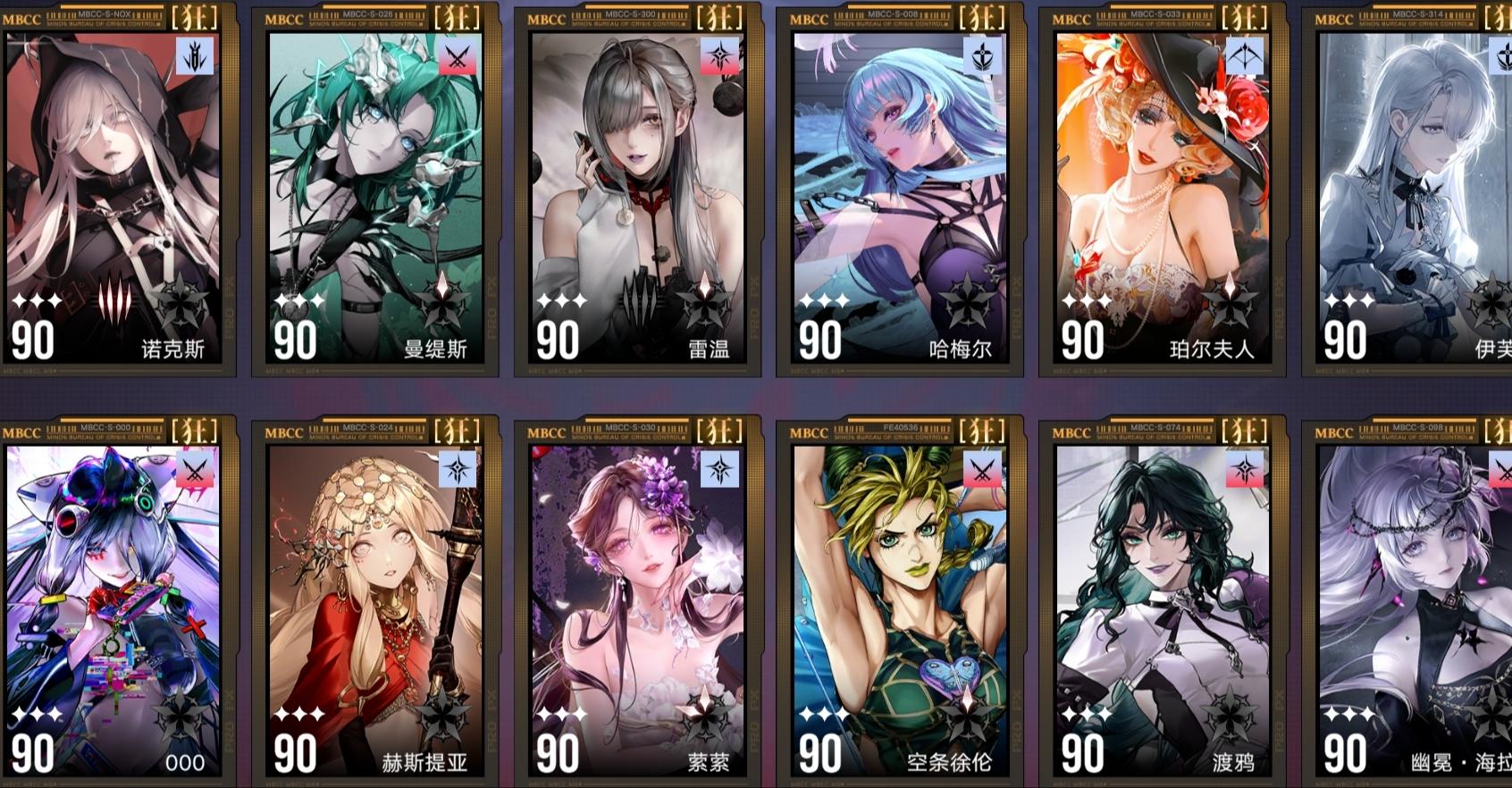Toggle the [狂] badge above 哈梅尔's portrait
This screenshot has height=788, width=1512.
pyautogui.click(x=980, y=14)
